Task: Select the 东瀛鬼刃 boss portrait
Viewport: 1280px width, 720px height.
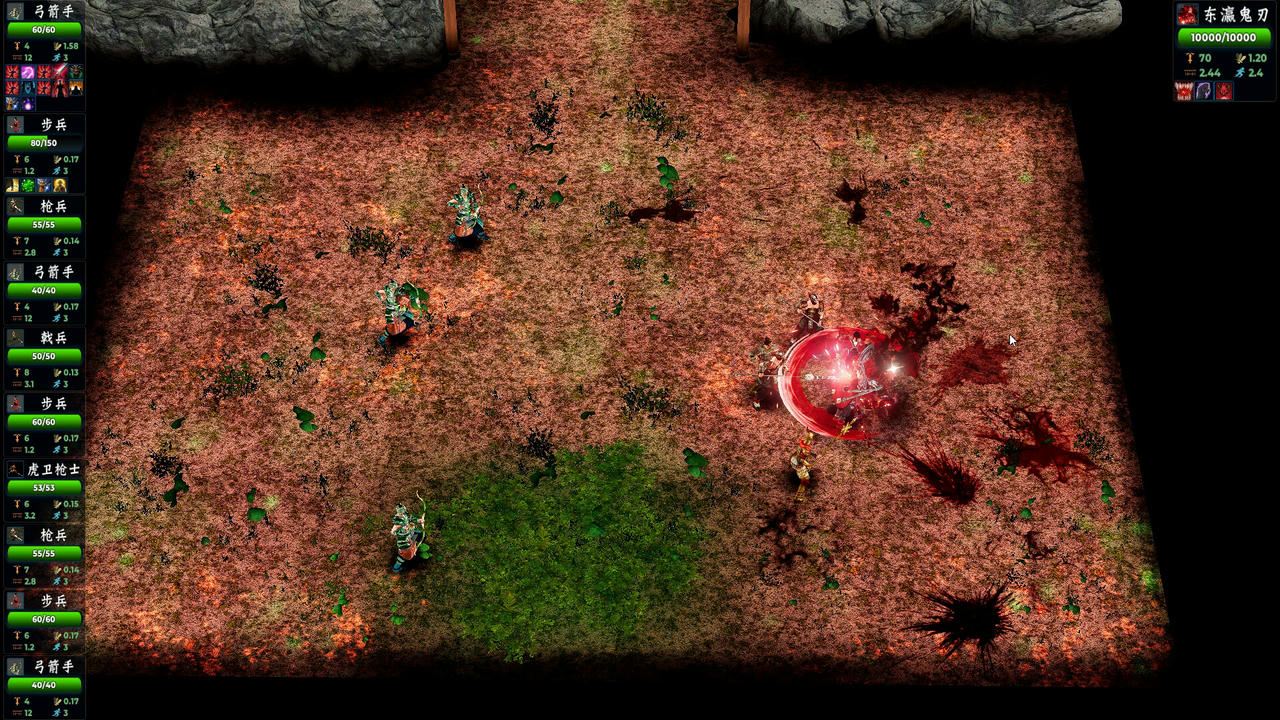Action: click(1187, 14)
